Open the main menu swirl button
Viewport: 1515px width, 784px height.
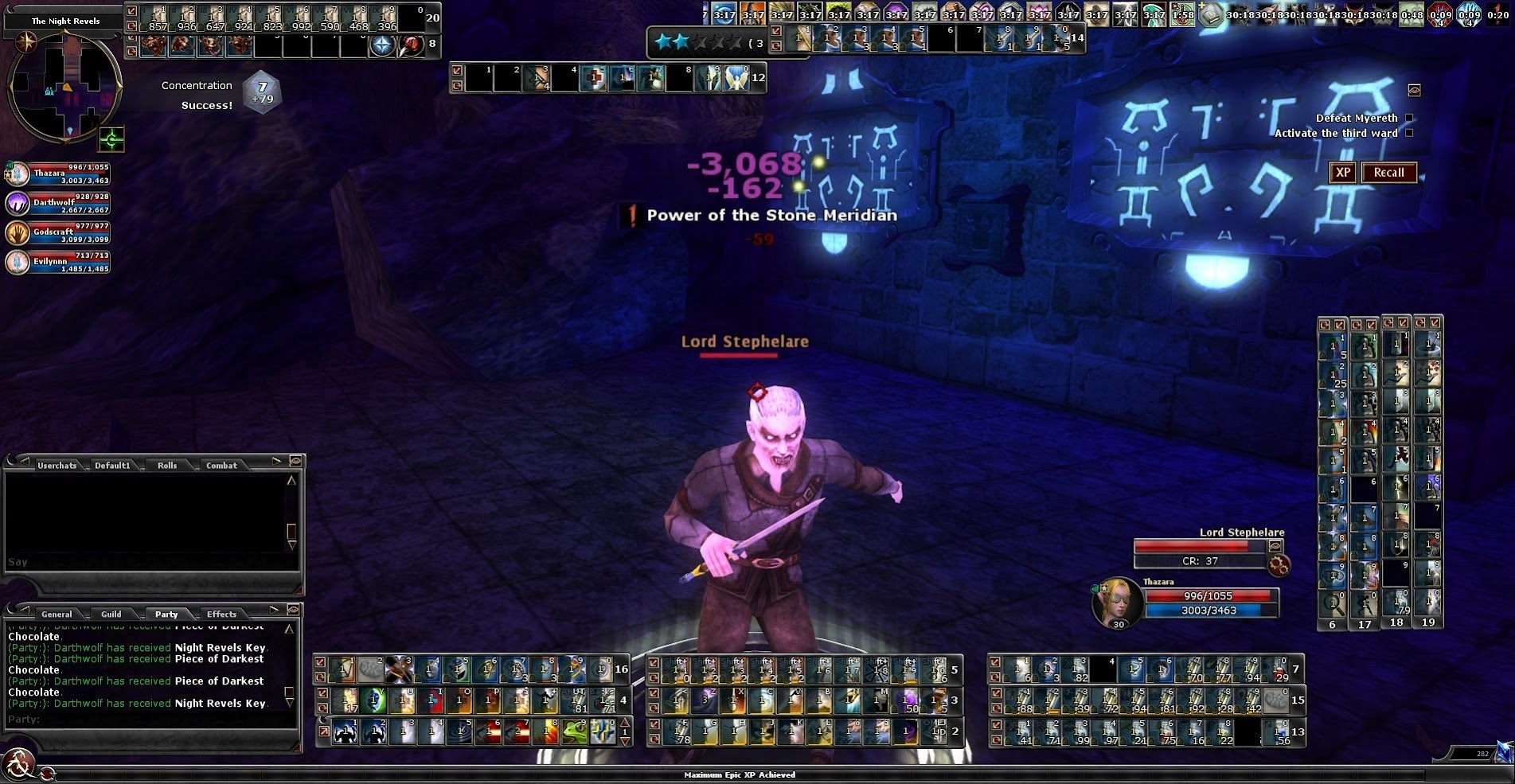pyautogui.click(x=19, y=765)
